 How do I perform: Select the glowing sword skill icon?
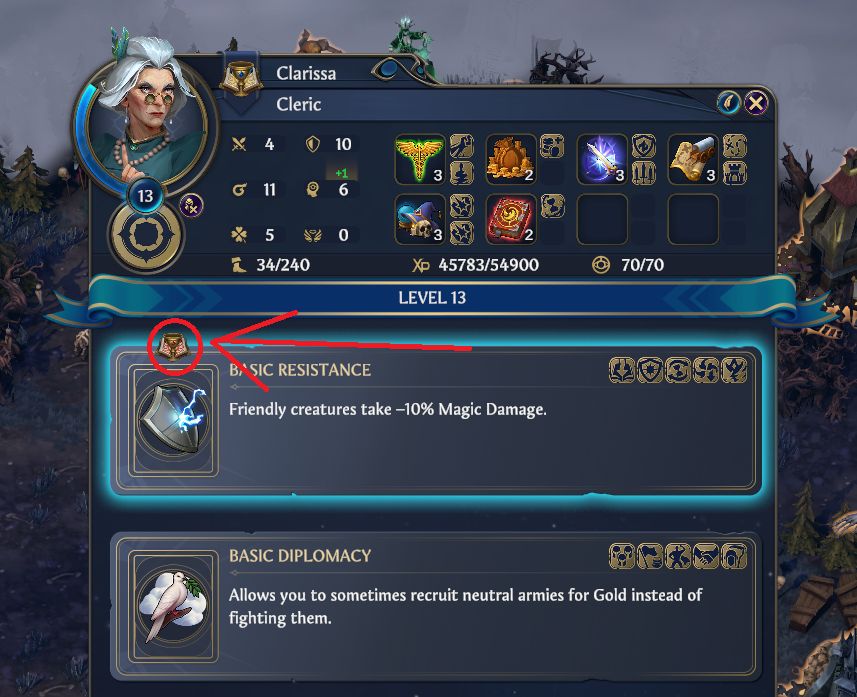(602, 159)
